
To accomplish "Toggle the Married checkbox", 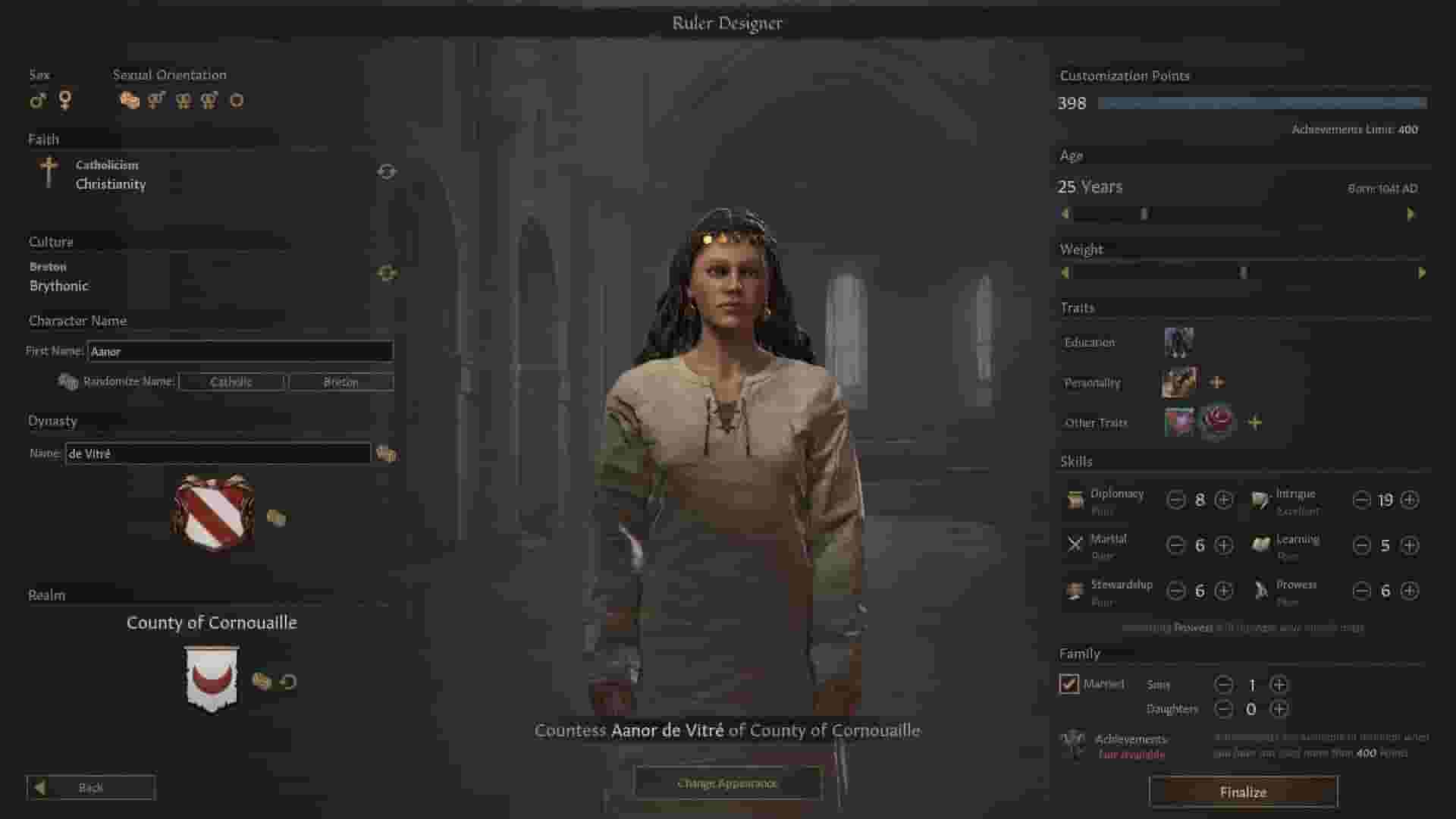I will (x=1069, y=684).
